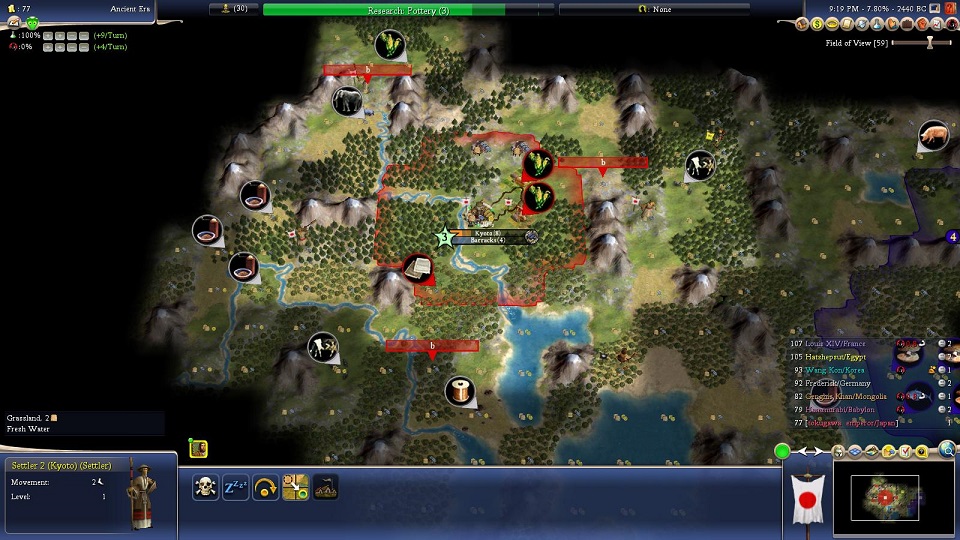Screen dimensions: 960x540
Task: Put the settler to sleep with Zzz
Action: tap(236, 487)
